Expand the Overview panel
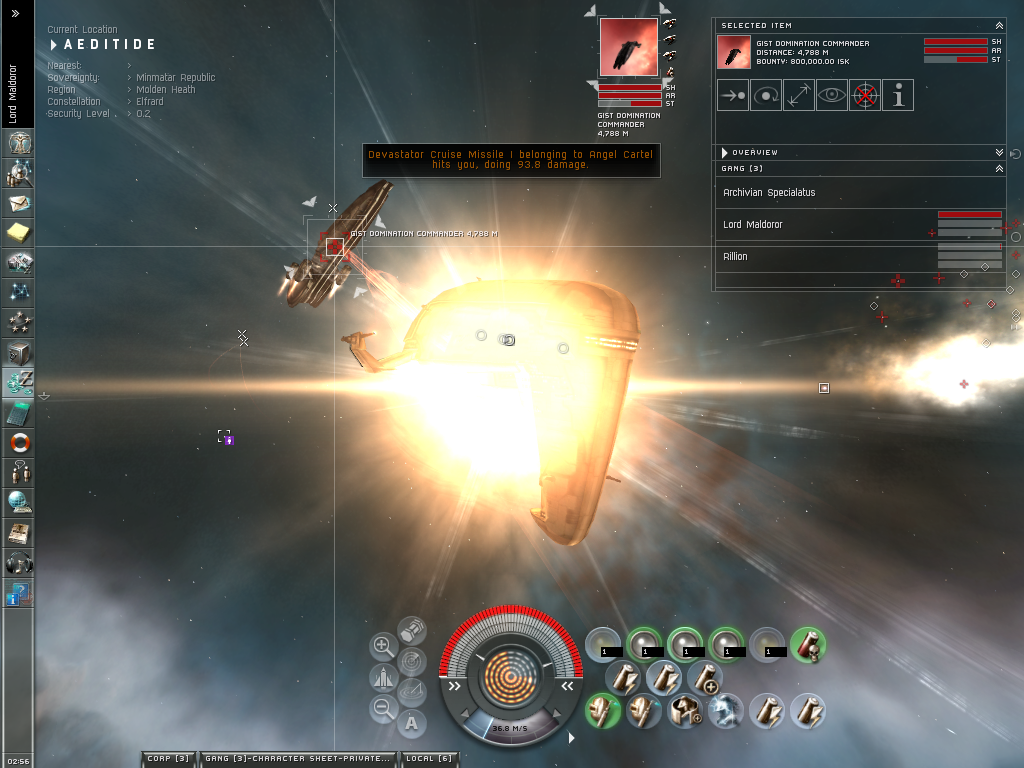The height and width of the screenshot is (768, 1024). pos(999,152)
